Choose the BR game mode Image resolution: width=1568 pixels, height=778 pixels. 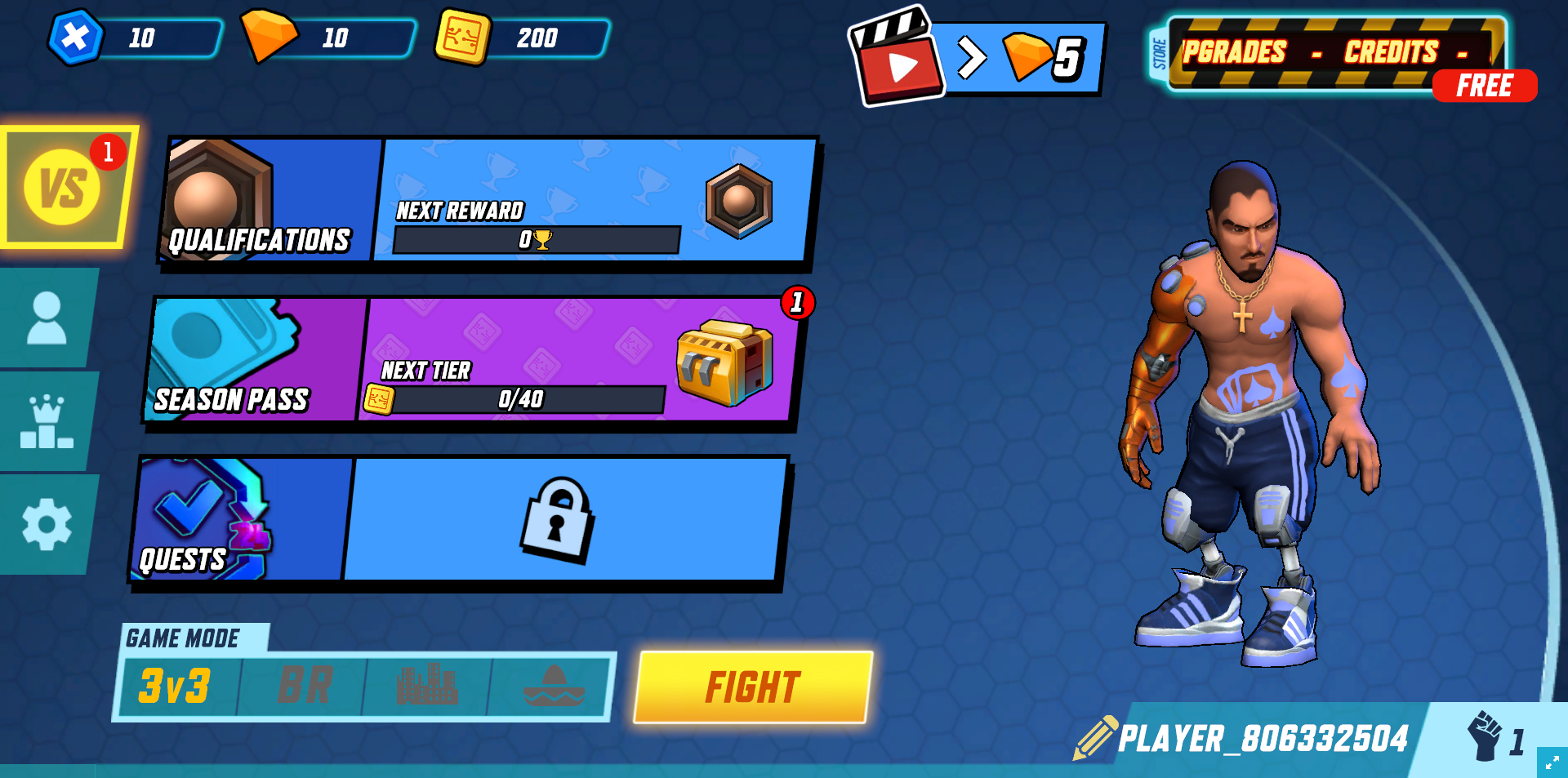(305, 687)
